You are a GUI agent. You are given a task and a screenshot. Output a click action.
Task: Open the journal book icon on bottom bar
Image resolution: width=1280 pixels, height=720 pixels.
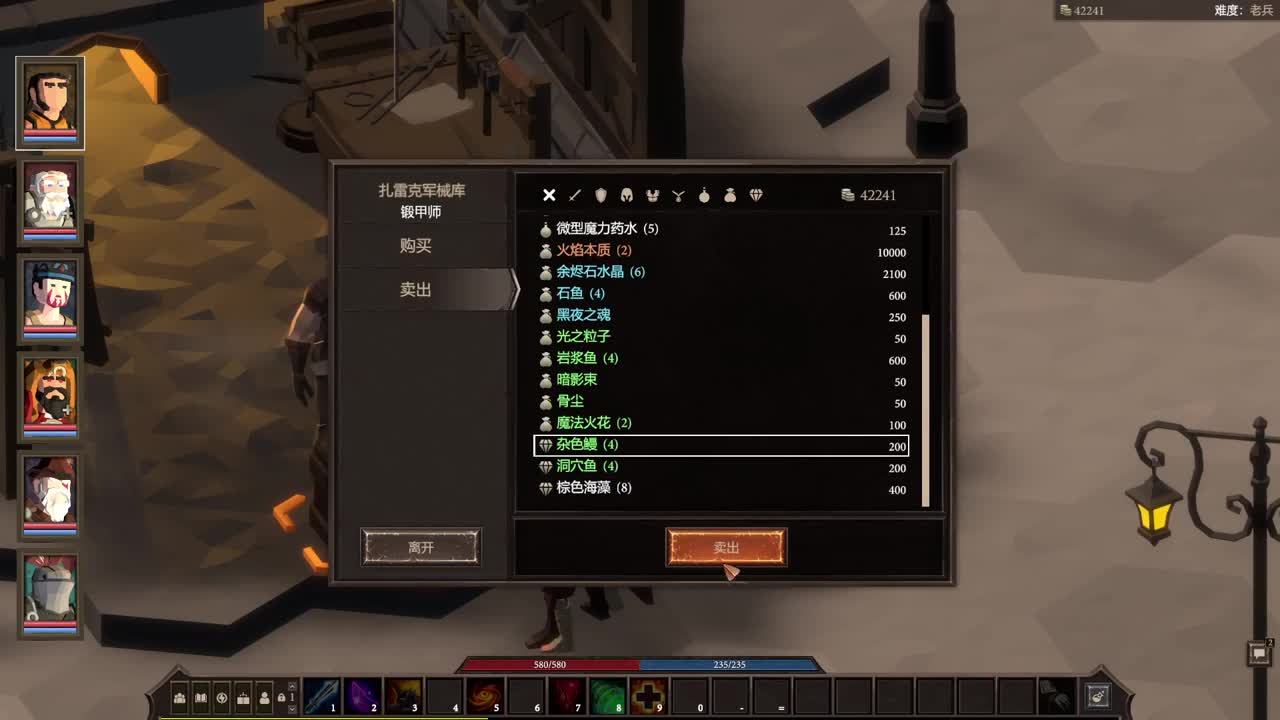coord(201,698)
